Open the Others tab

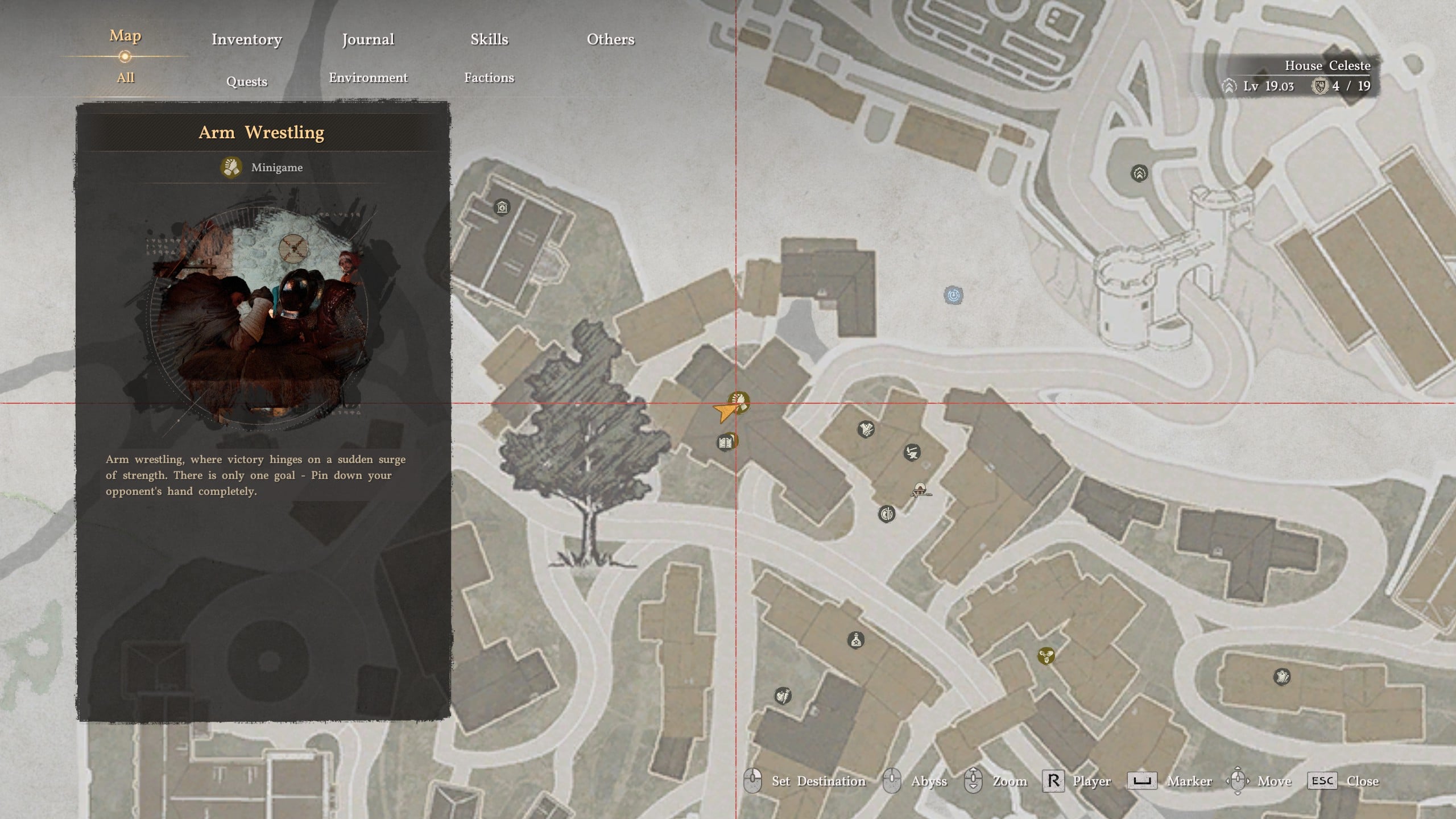click(610, 39)
